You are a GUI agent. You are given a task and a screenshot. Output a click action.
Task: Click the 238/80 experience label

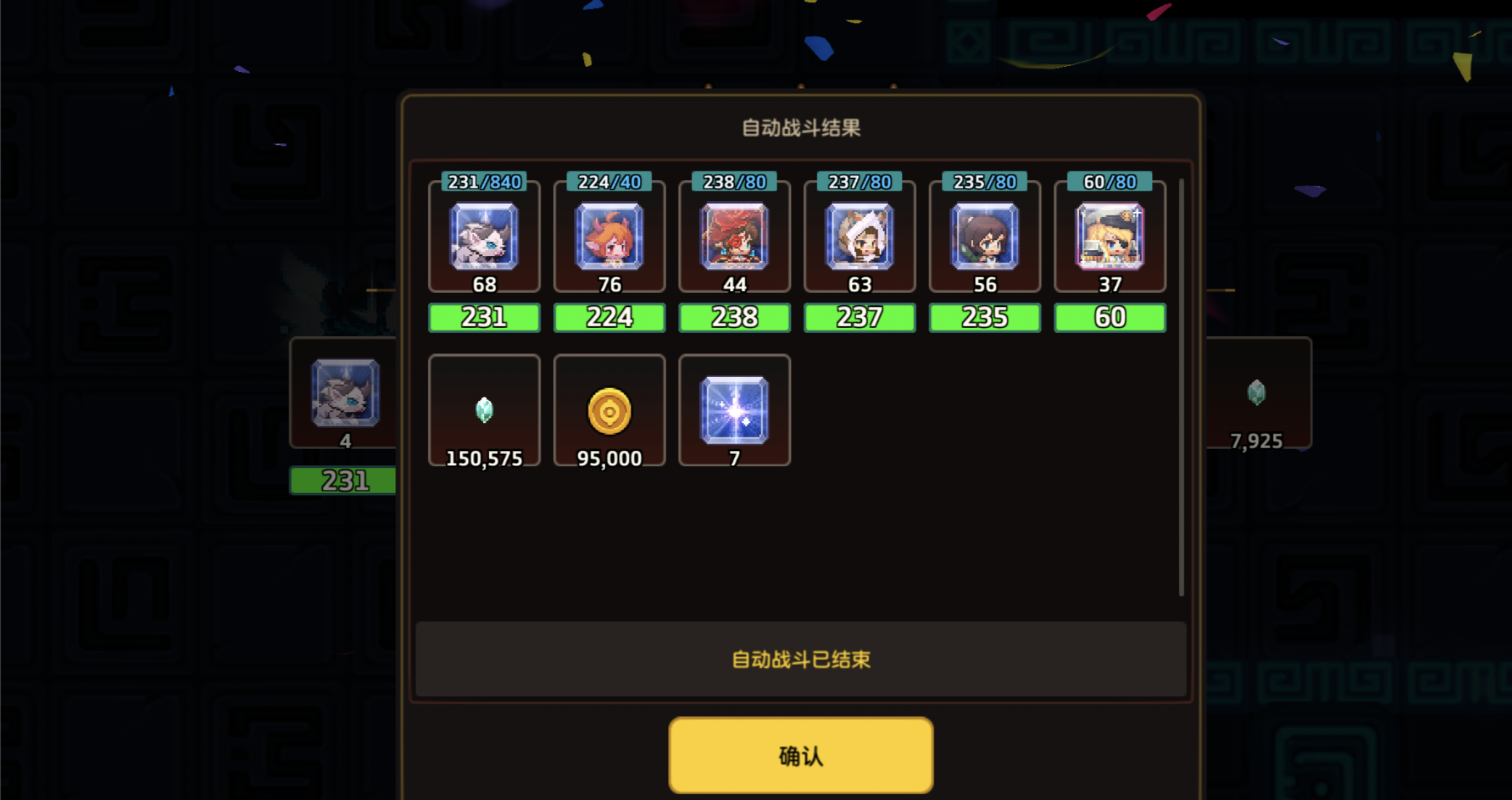coord(734,182)
